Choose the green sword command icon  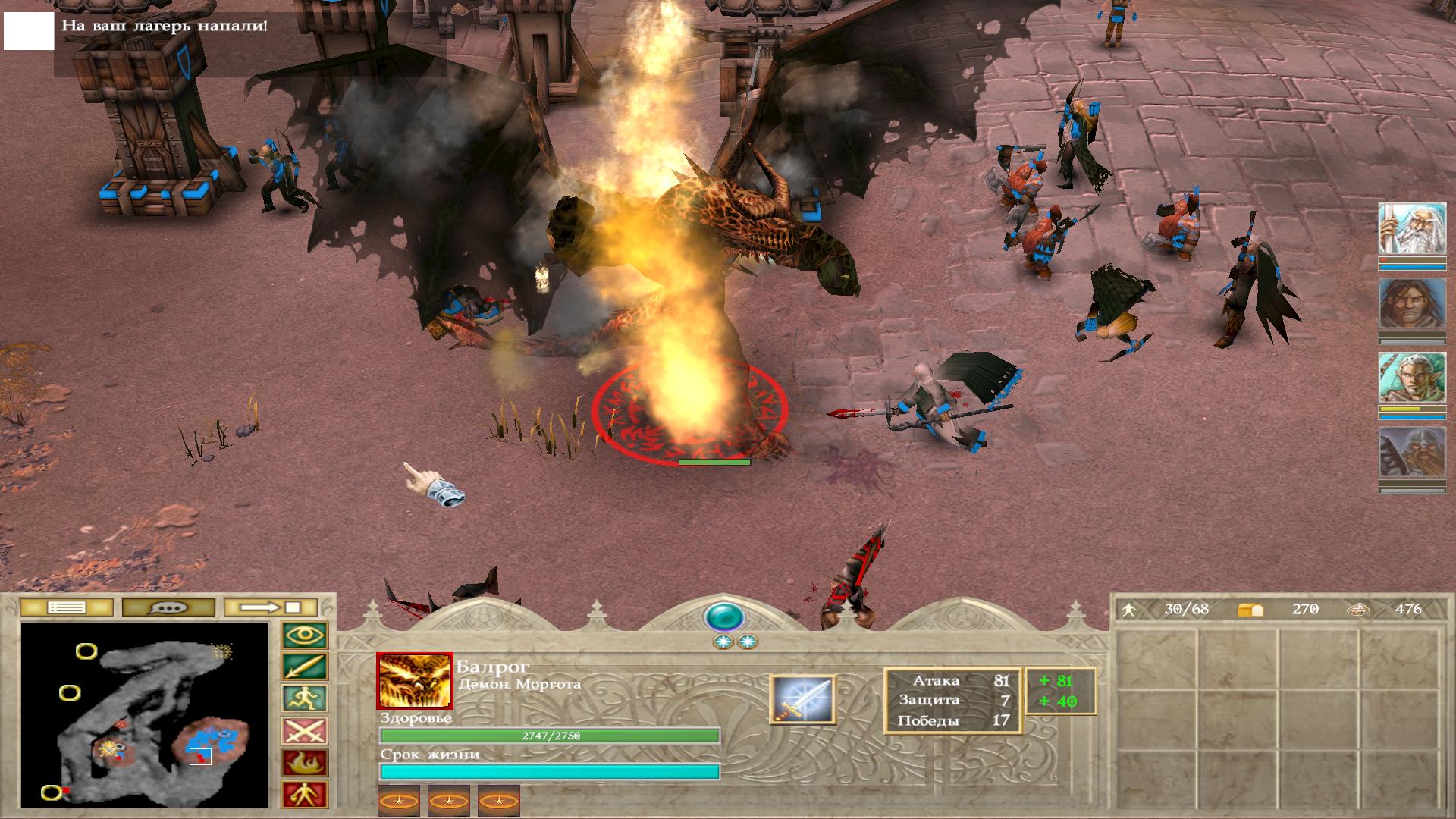305,667
